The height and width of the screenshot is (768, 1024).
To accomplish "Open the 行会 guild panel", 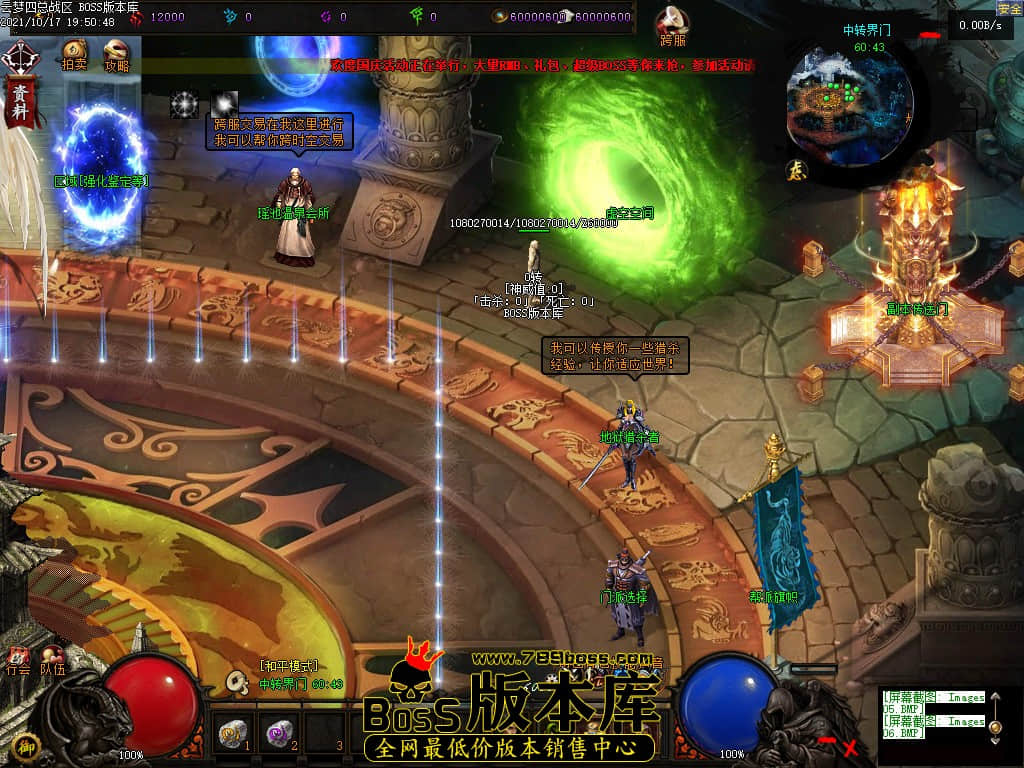I will point(18,659).
